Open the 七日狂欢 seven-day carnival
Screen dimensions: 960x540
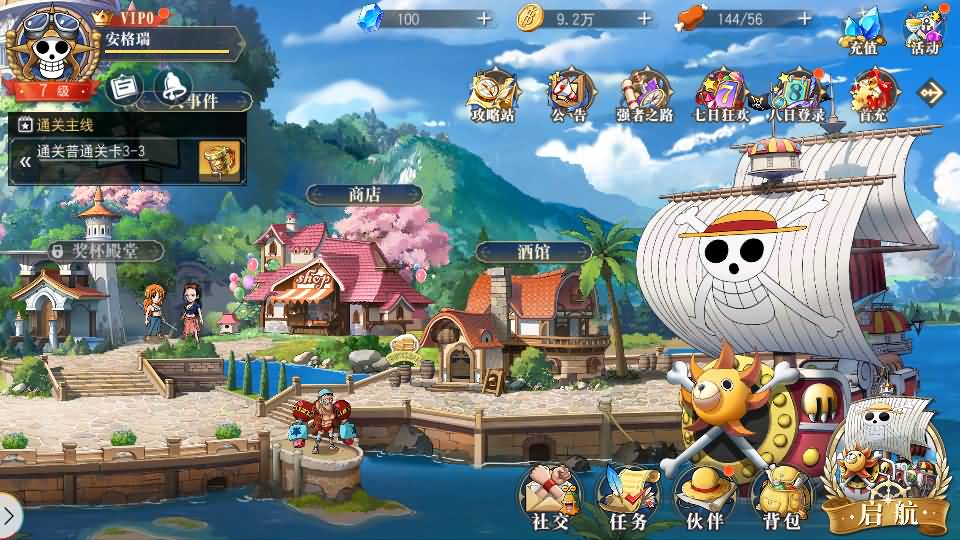(720, 94)
